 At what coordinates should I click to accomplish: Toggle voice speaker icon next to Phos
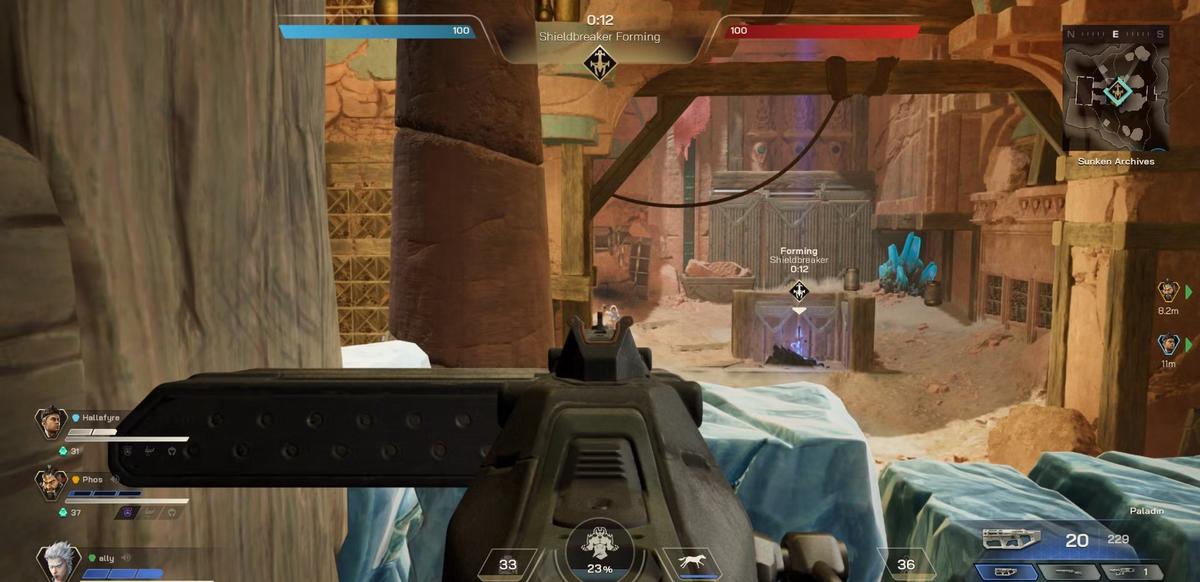tap(114, 480)
